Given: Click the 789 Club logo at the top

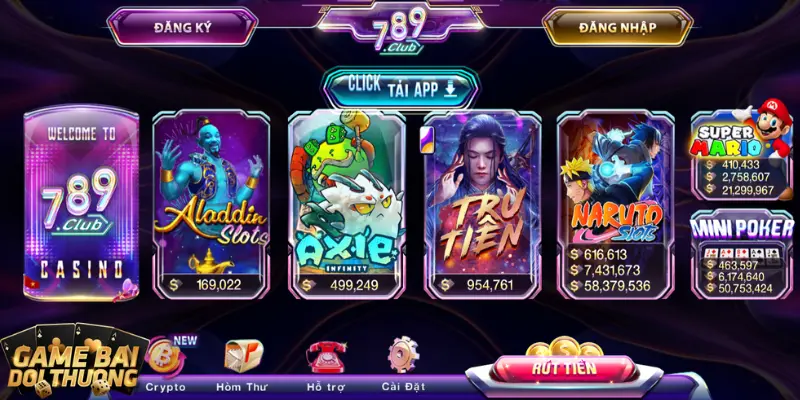Looking at the screenshot, I should 398,28.
